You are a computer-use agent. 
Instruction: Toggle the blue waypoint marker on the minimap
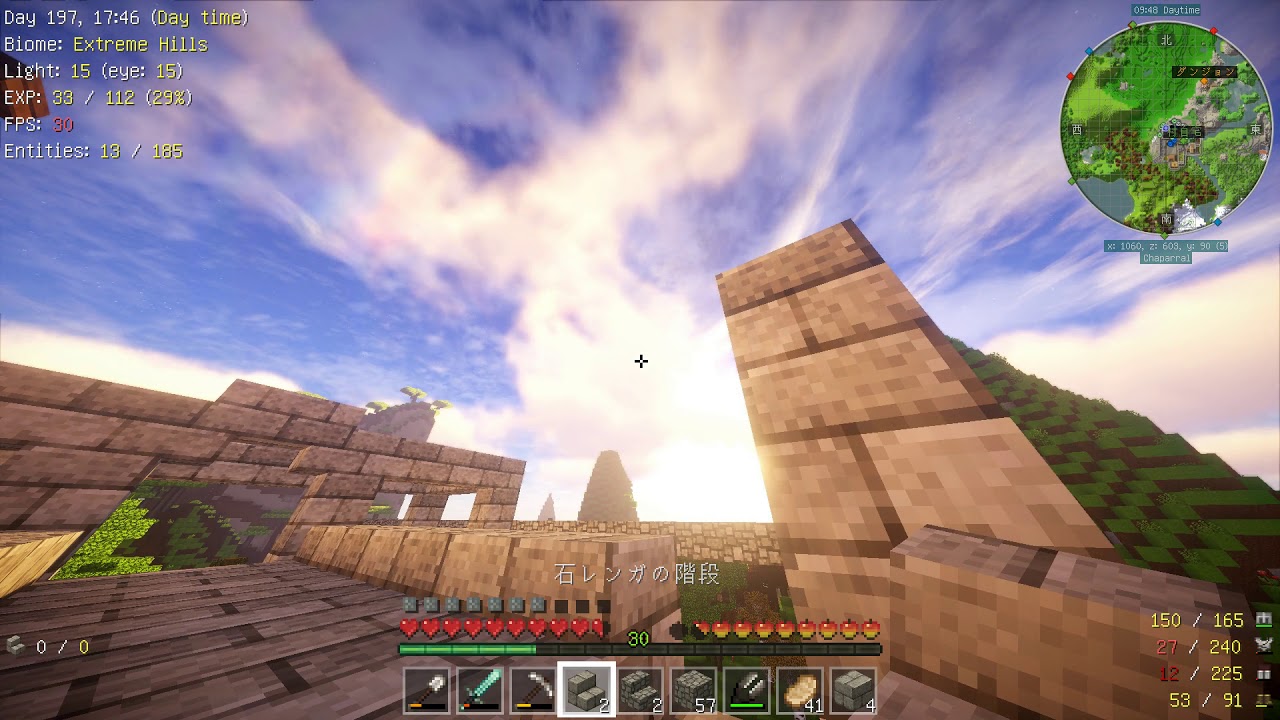pyautogui.click(x=1089, y=49)
